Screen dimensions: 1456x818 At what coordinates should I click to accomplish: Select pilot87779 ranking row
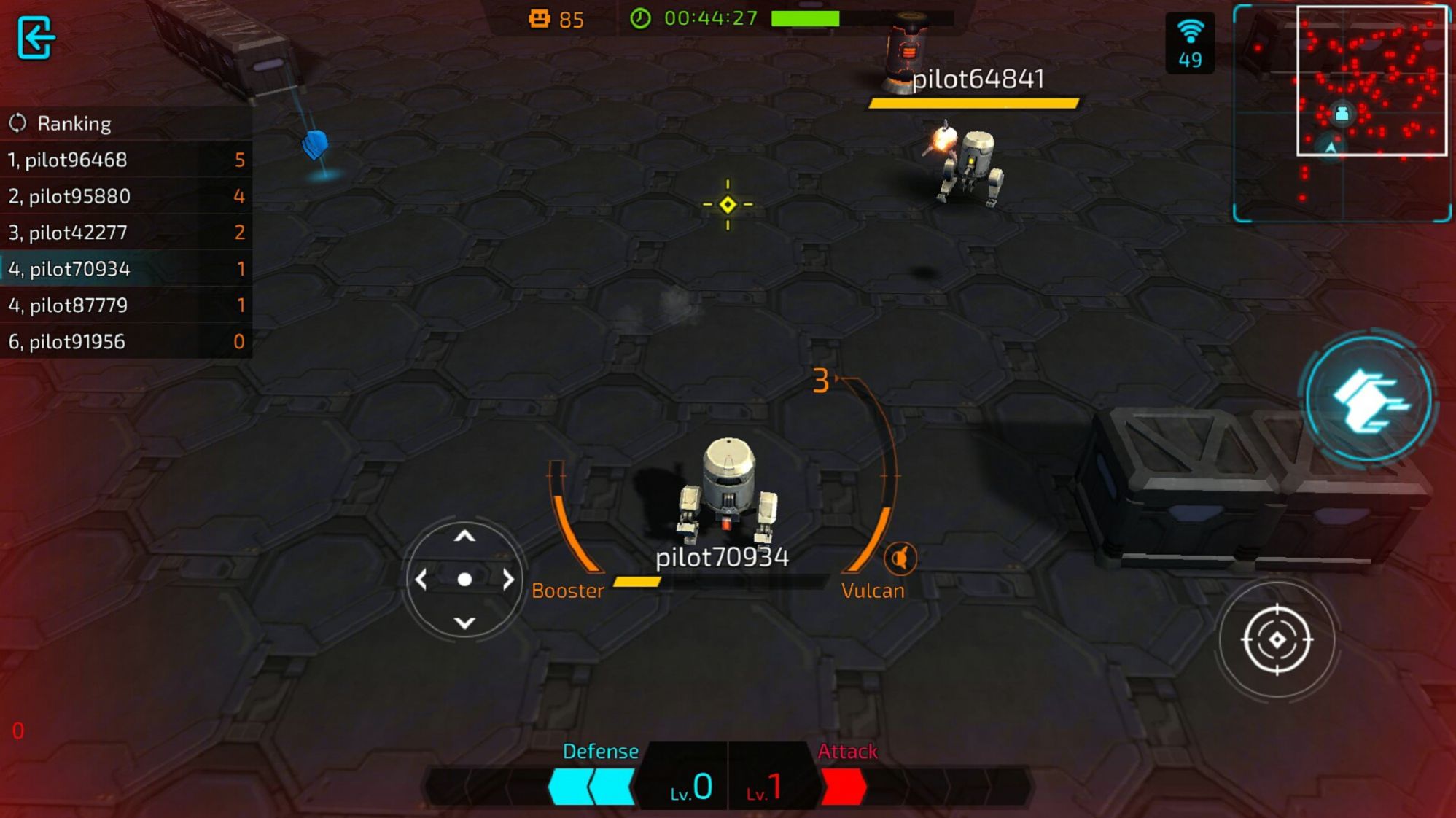125,305
